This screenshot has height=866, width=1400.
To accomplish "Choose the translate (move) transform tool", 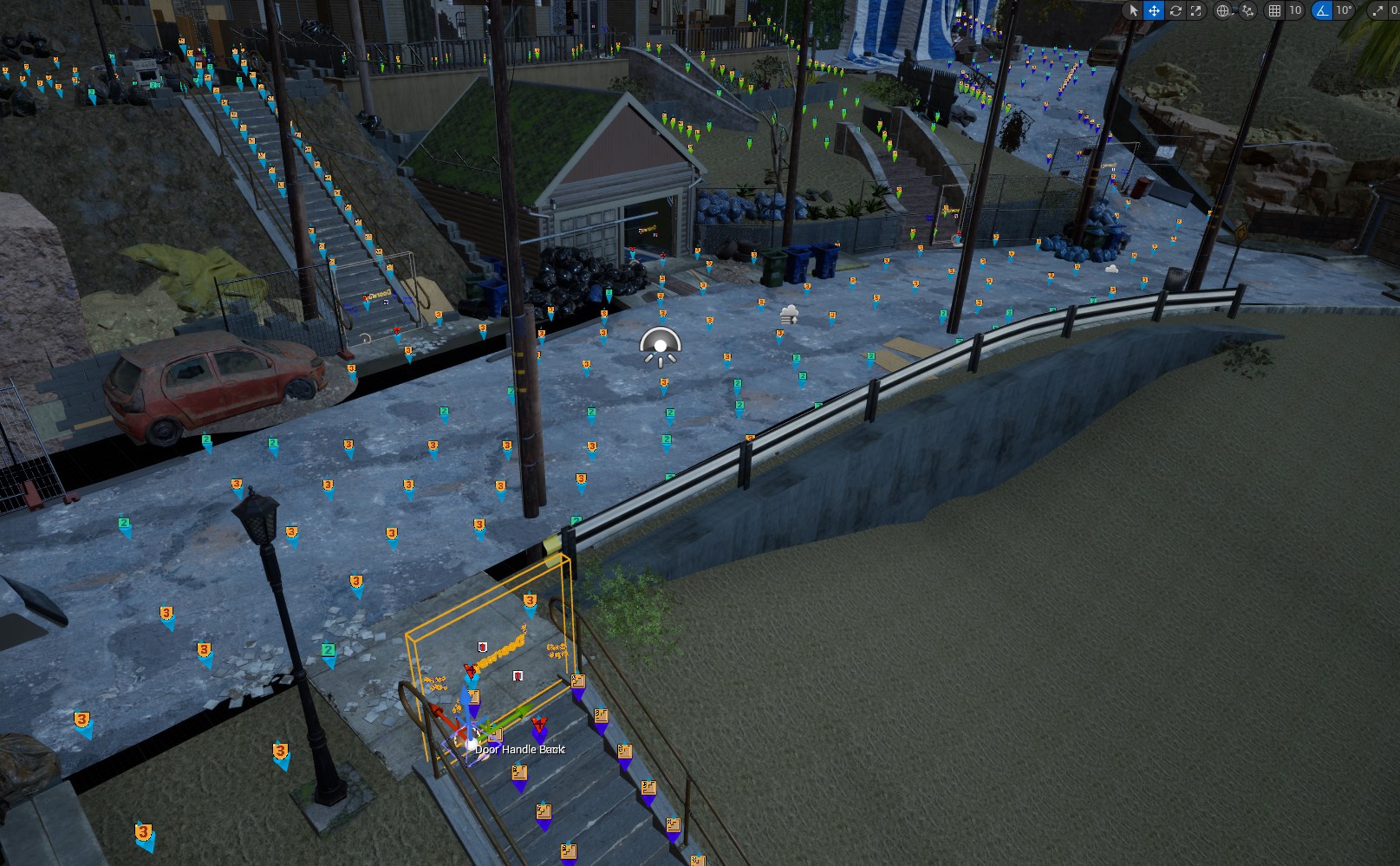I will pos(1154,10).
